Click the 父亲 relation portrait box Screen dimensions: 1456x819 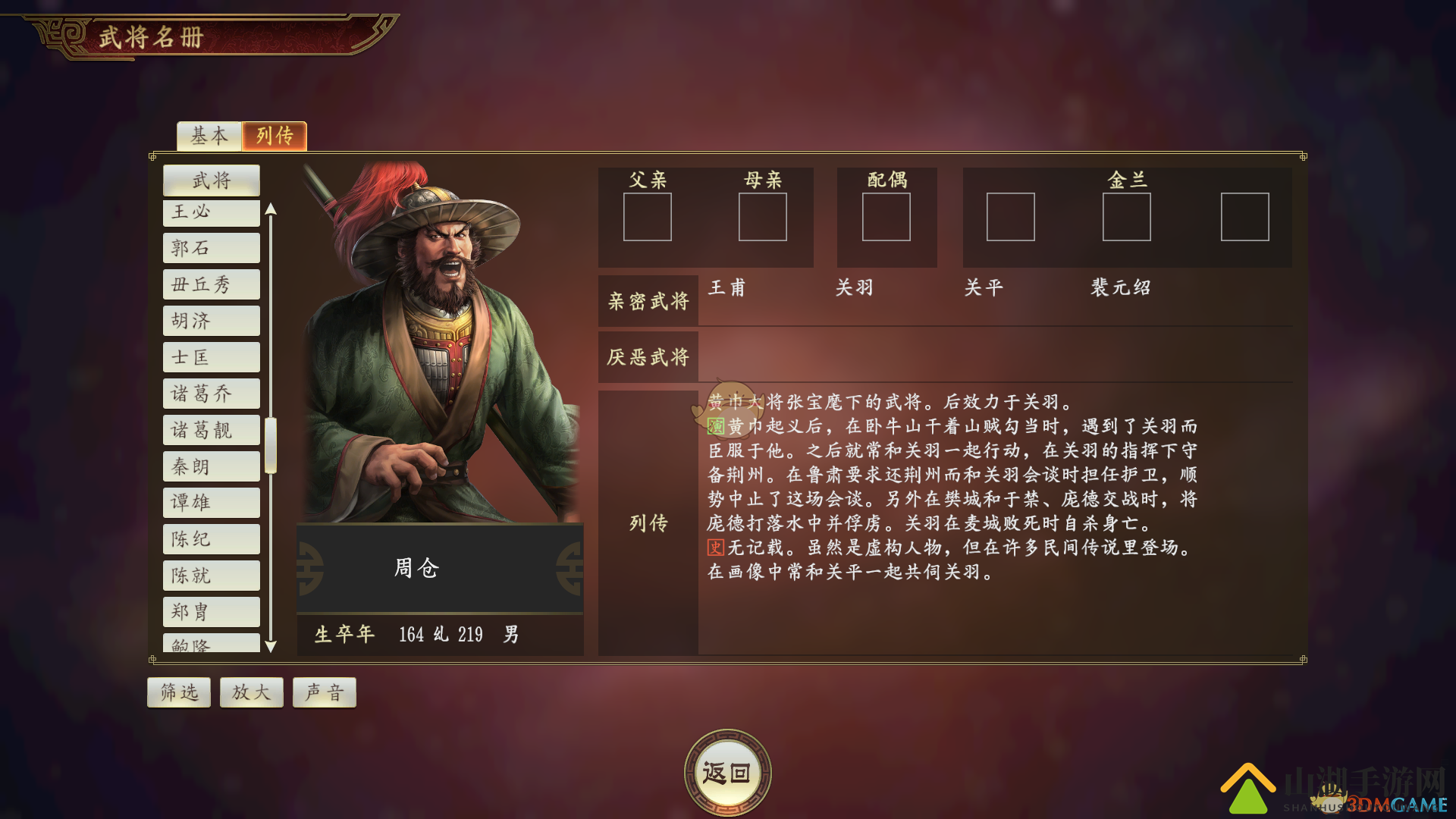pos(648,218)
